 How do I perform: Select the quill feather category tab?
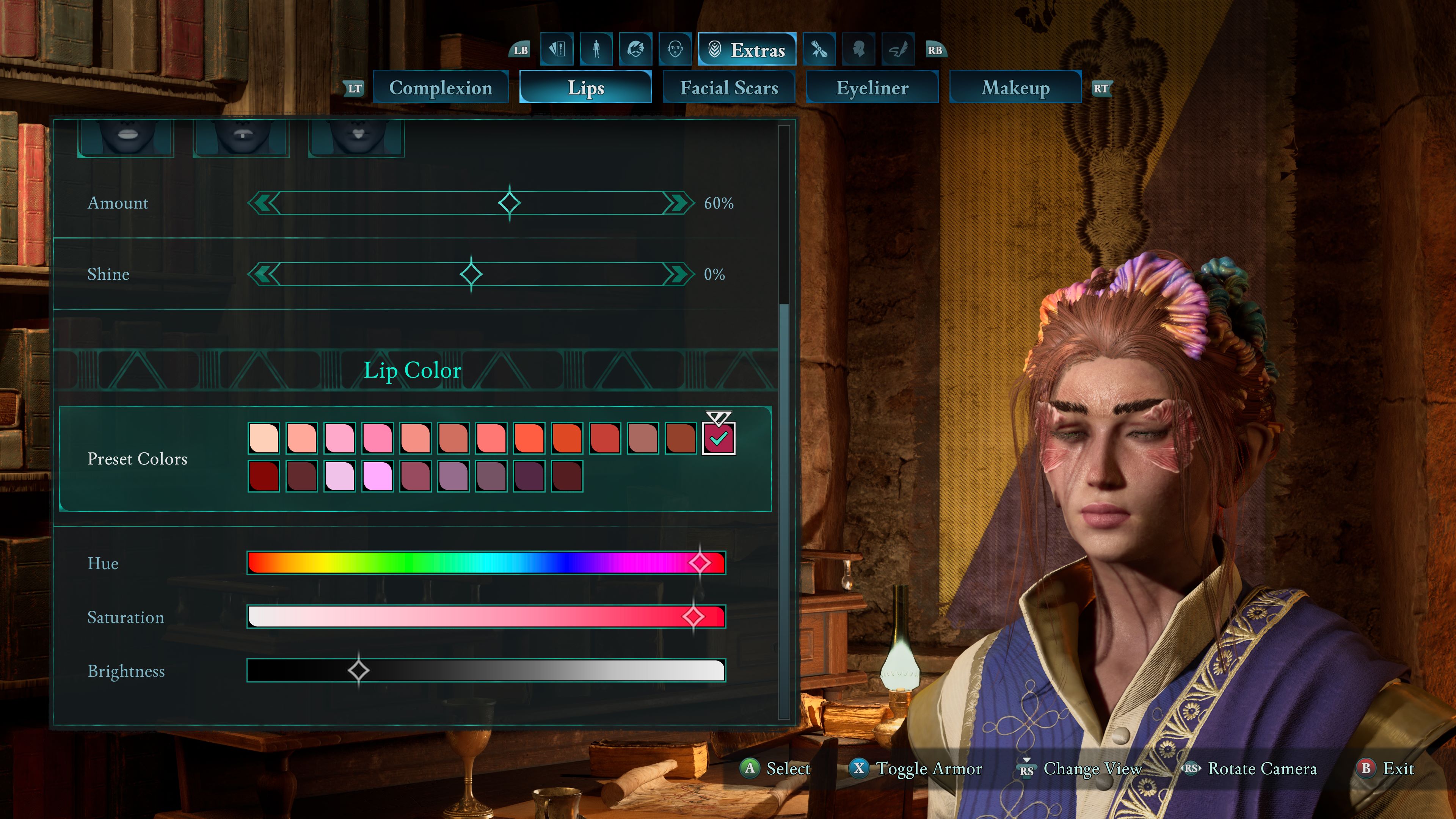pos(898,50)
